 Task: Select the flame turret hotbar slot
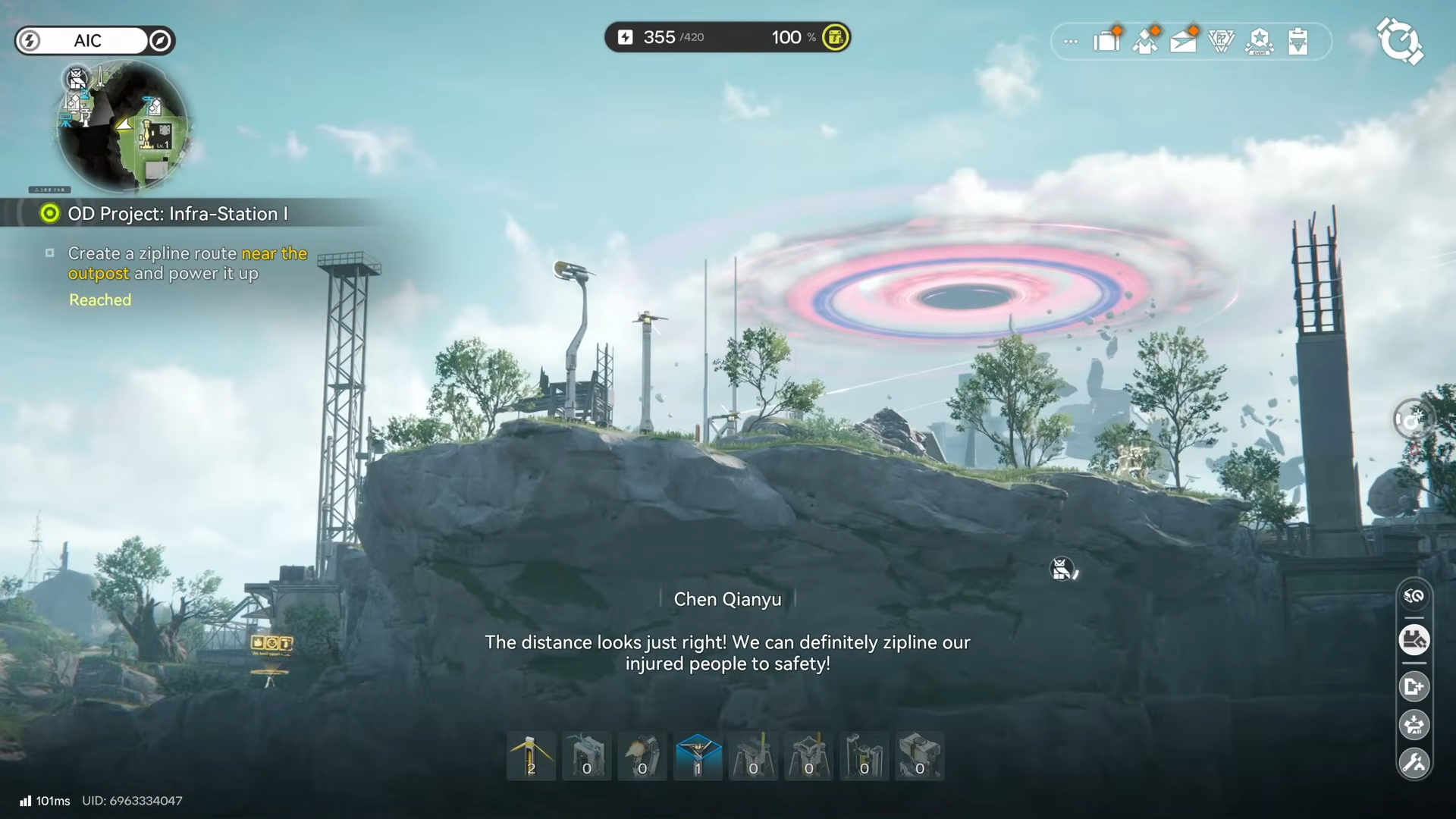coord(642,756)
